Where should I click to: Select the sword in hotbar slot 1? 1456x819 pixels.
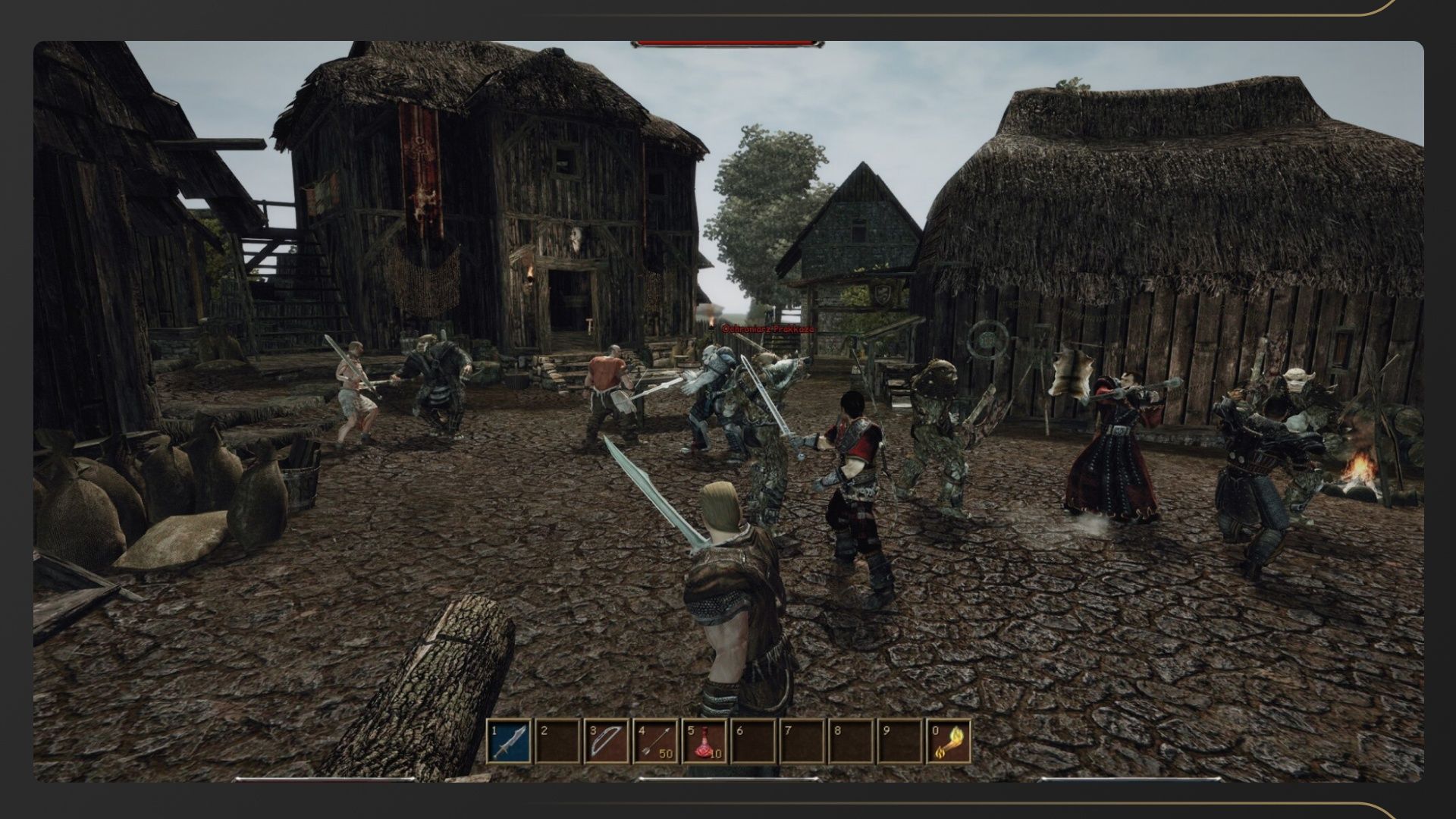[x=509, y=741]
